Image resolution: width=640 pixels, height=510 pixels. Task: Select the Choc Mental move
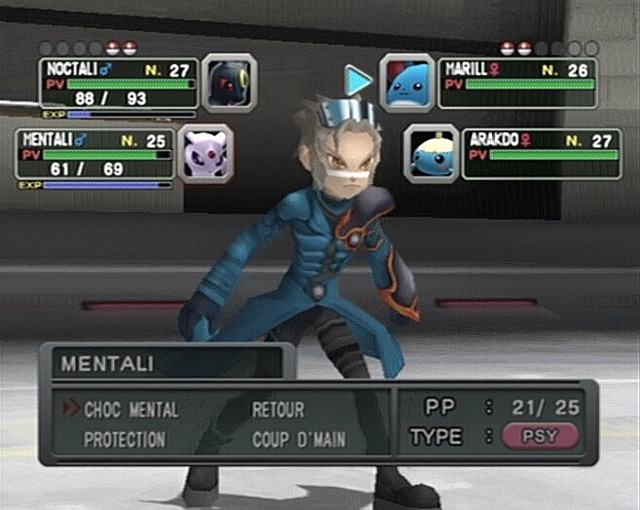[131, 410]
